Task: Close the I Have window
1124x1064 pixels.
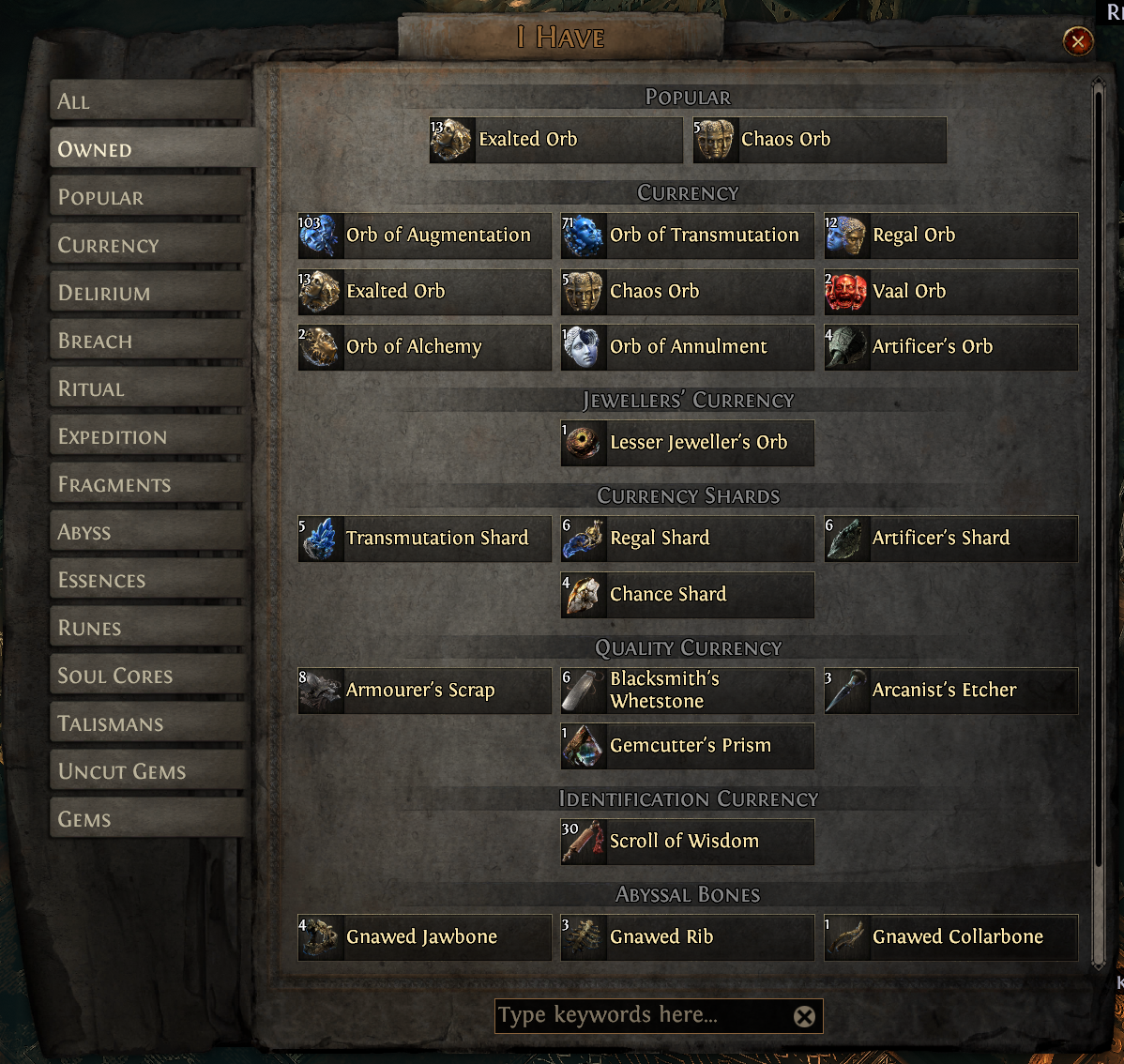Action: pyautogui.click(x=1077, y=41)
